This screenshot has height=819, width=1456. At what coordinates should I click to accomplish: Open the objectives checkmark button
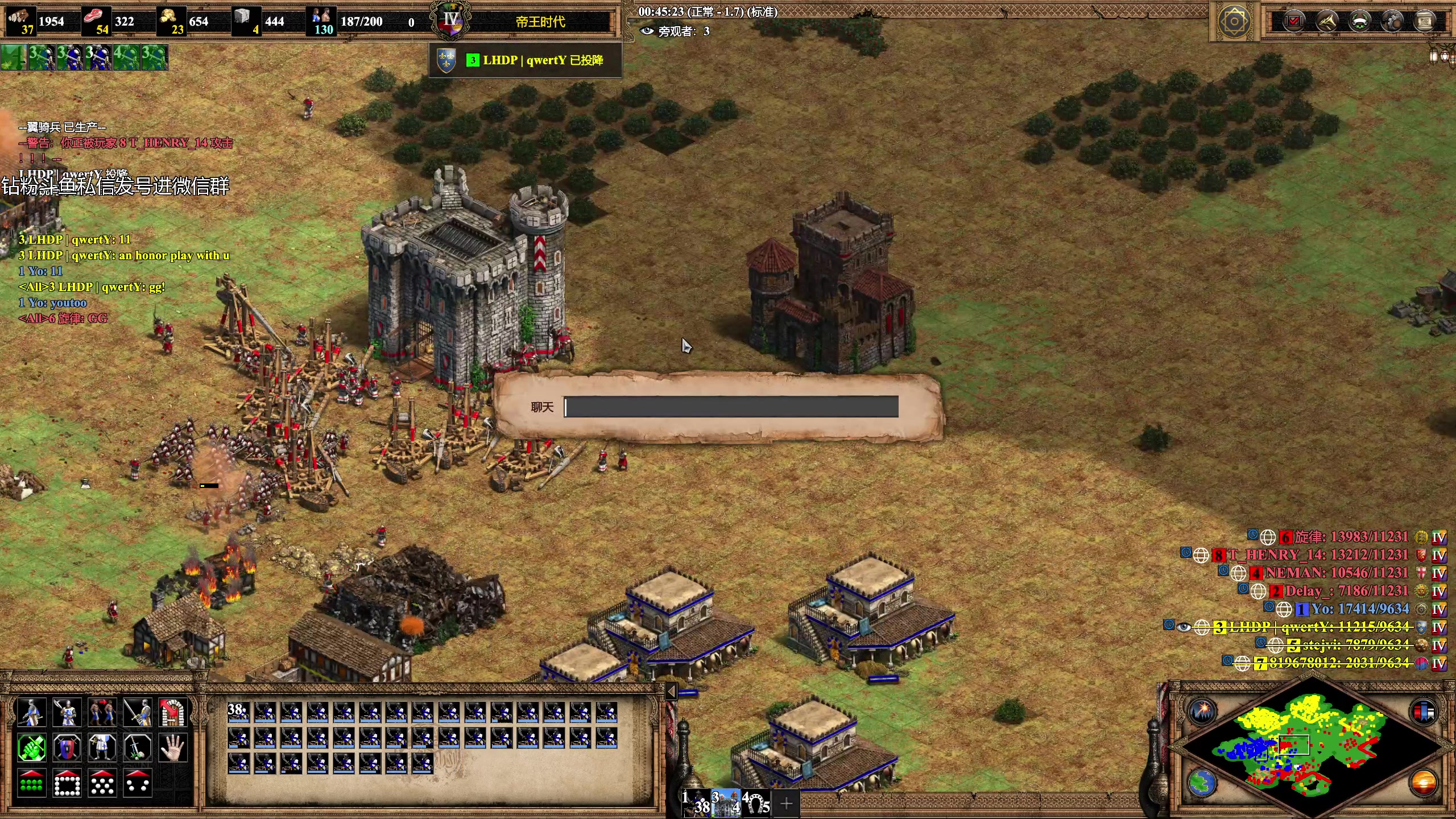tap(1293, 22)
